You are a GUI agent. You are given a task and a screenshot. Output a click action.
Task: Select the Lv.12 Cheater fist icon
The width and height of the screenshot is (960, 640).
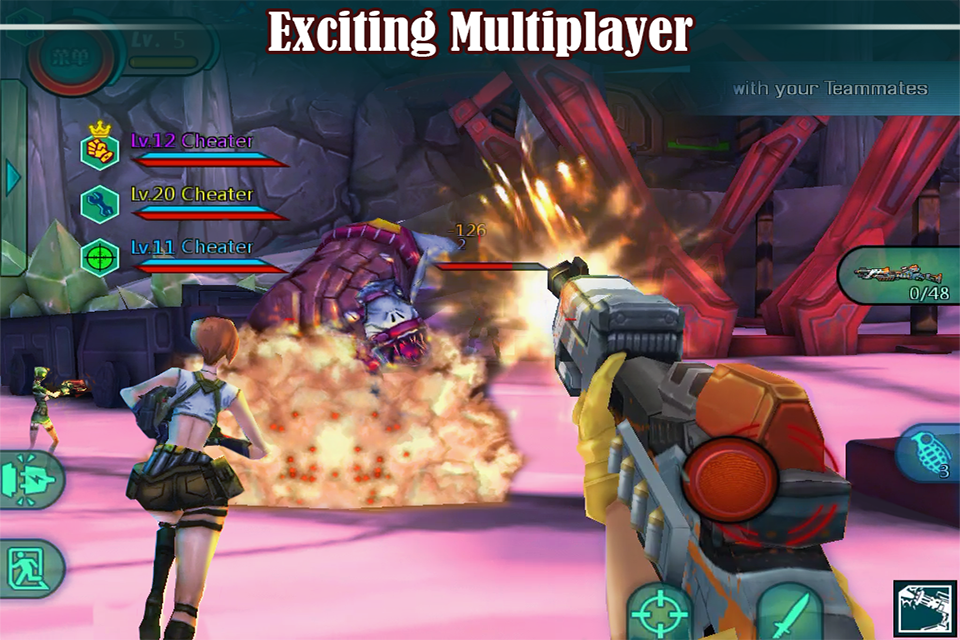(99, 150)
